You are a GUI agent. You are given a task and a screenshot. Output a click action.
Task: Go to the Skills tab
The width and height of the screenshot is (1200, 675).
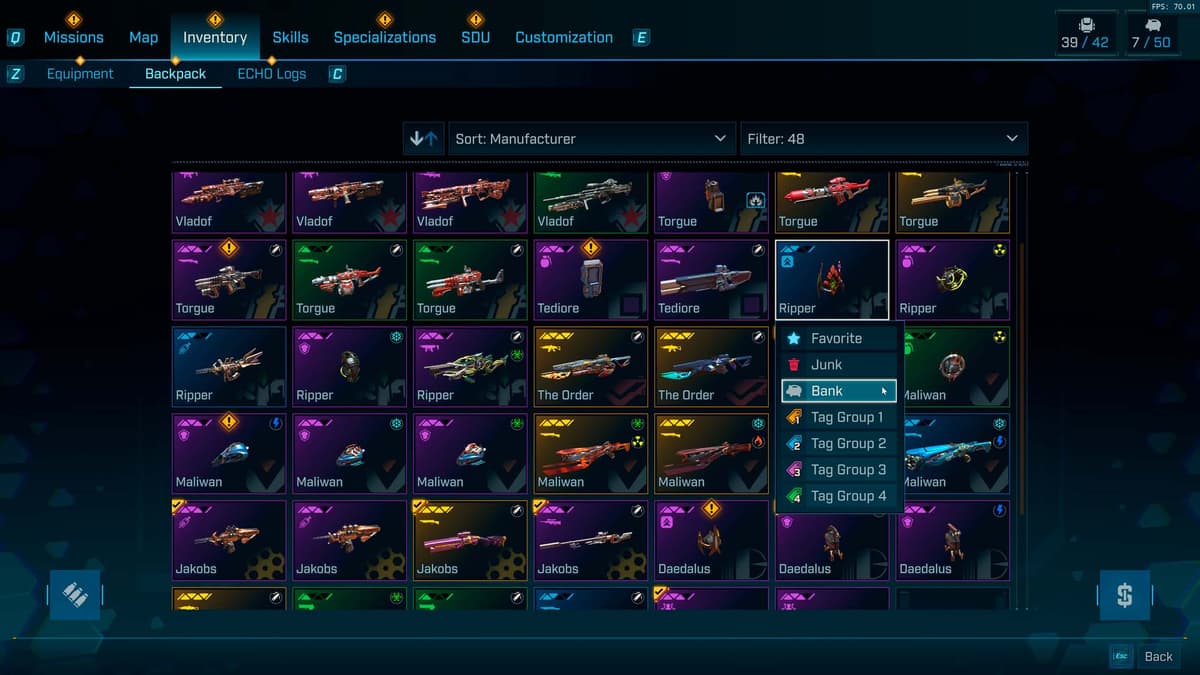(x=290, y=37)
